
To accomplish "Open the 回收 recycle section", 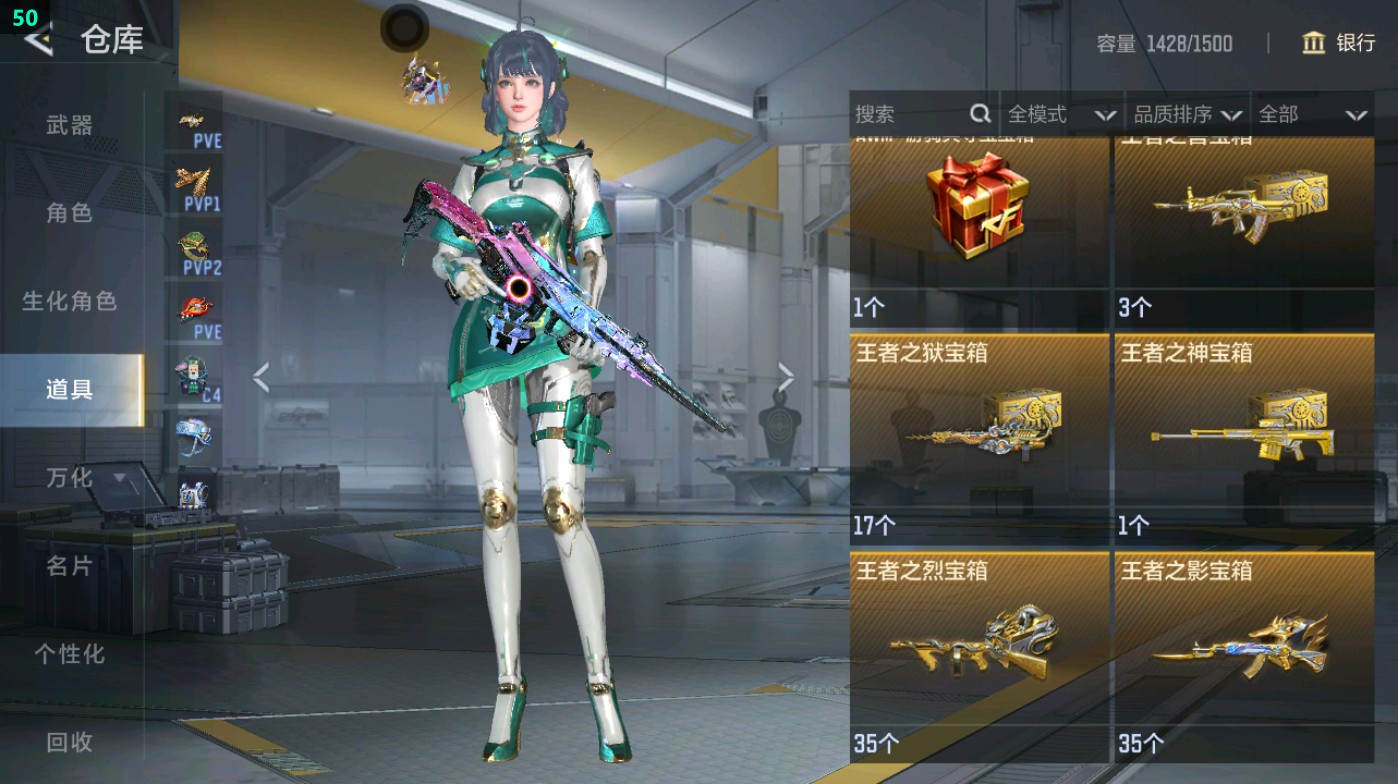I will [68, 743].
